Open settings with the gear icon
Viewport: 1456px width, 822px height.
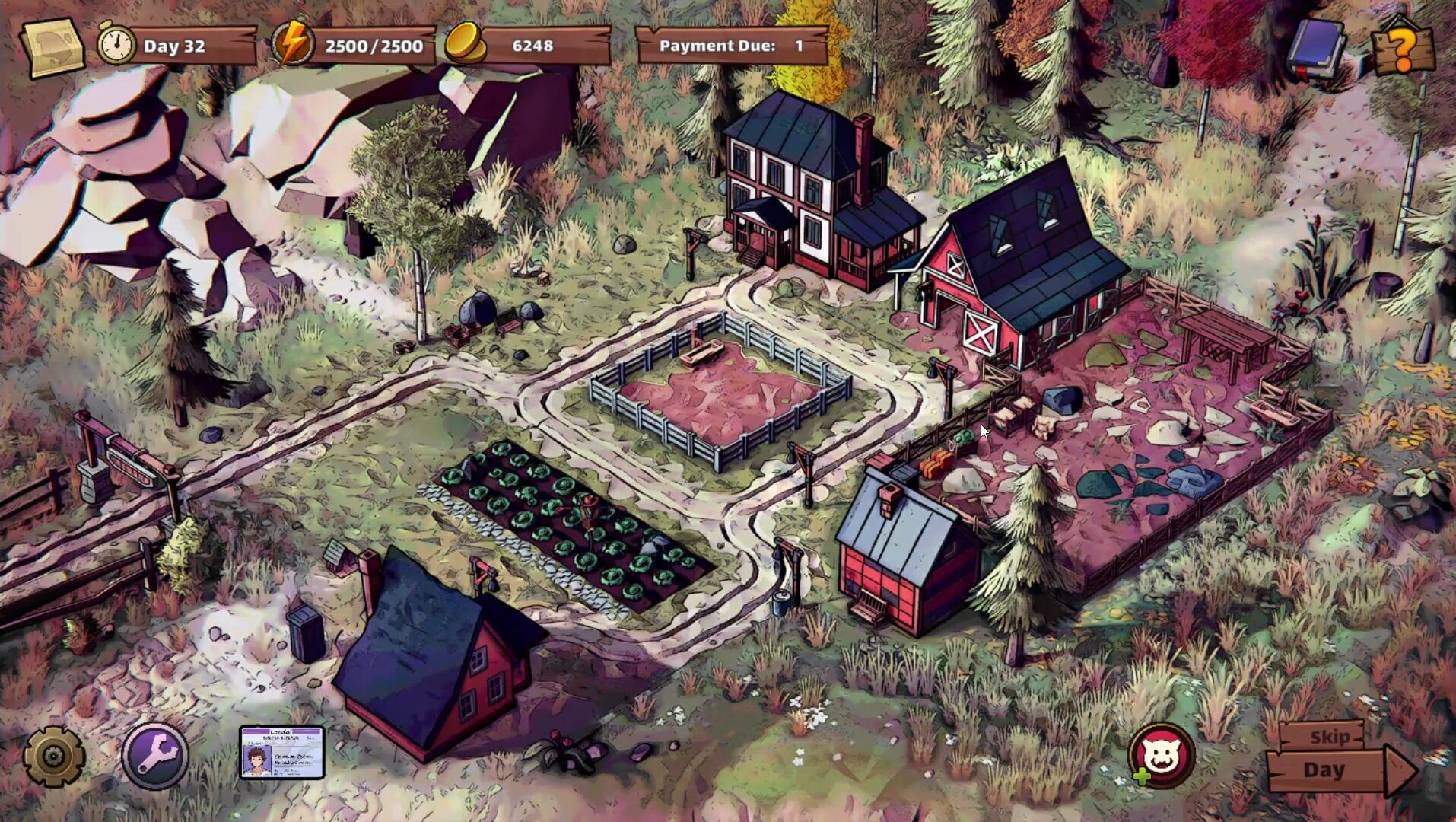pyautogui.click(x=53, y=756)
